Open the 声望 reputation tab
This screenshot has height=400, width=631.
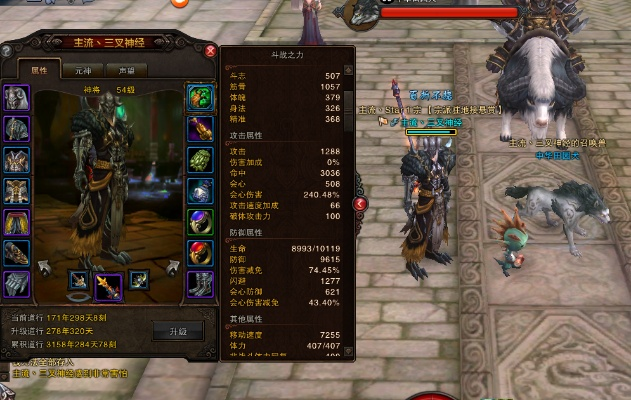pos(127,71)
